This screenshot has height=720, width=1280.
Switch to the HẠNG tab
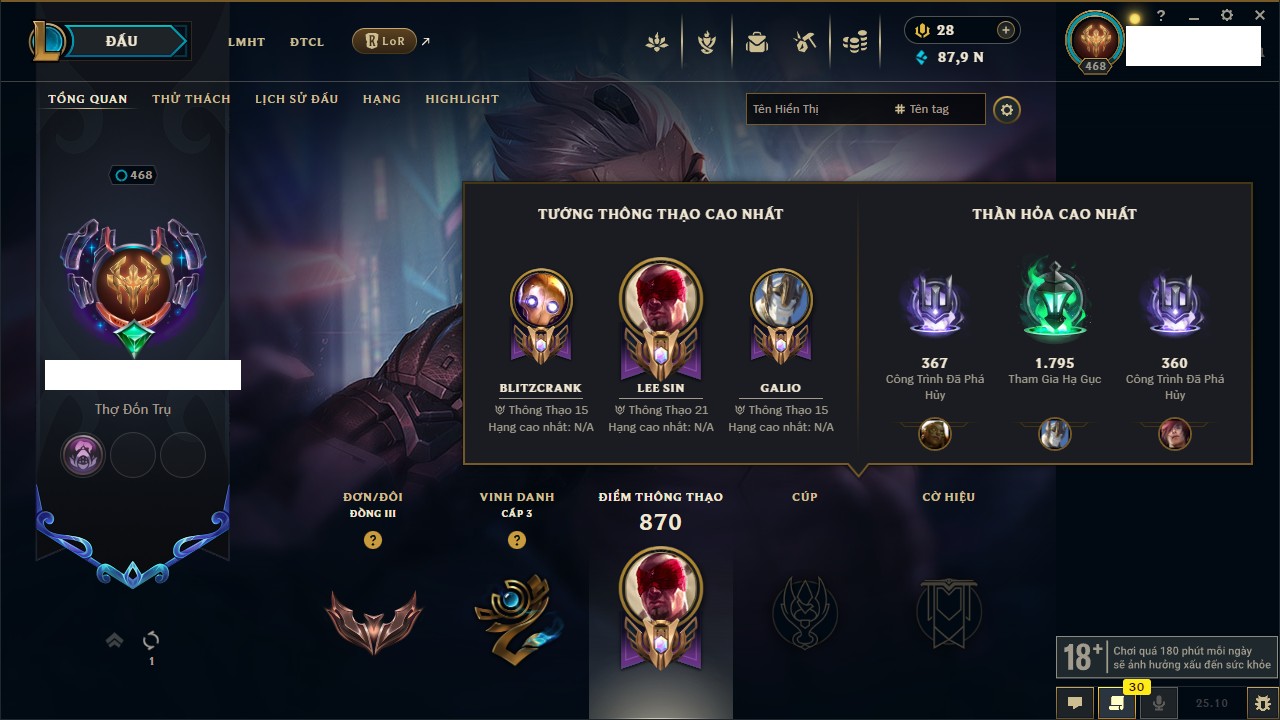381,99
